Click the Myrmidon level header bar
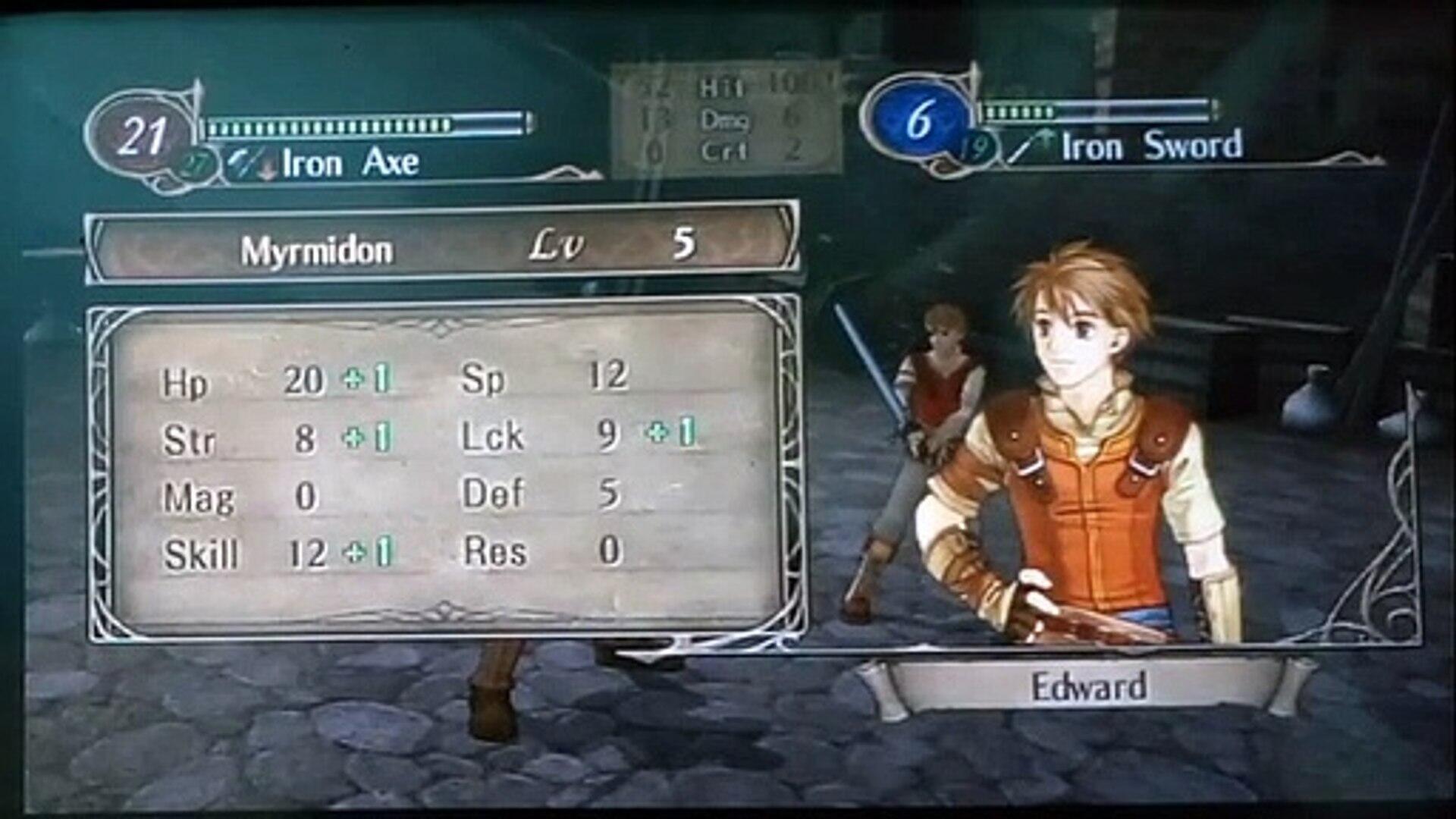1456x819 pixels. coord(443,245)
